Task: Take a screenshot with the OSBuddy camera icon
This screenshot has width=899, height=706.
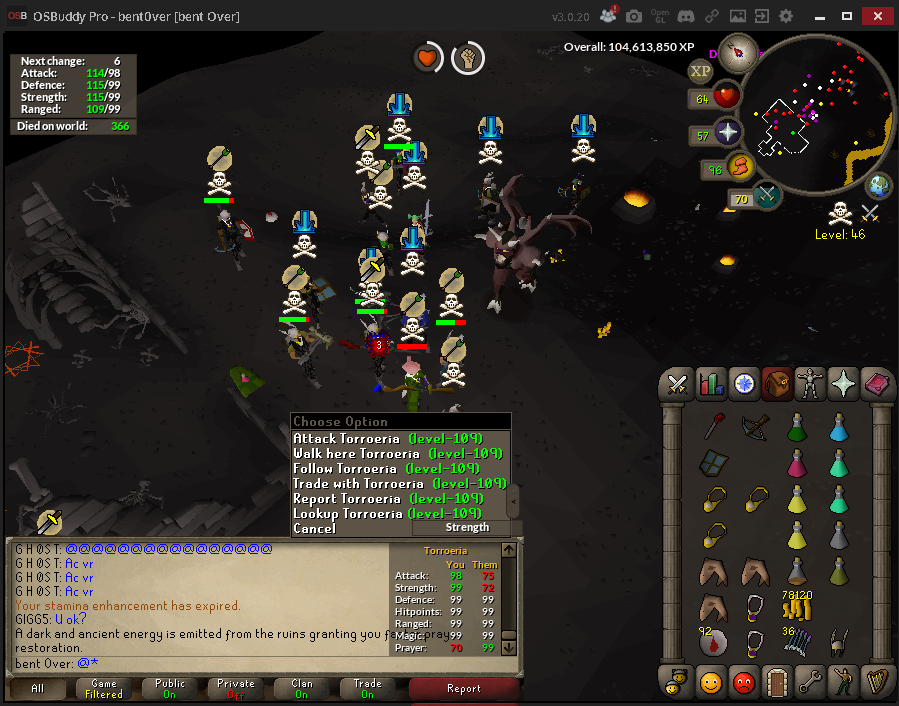Action: pyautogui.click(x=634, y=17)
